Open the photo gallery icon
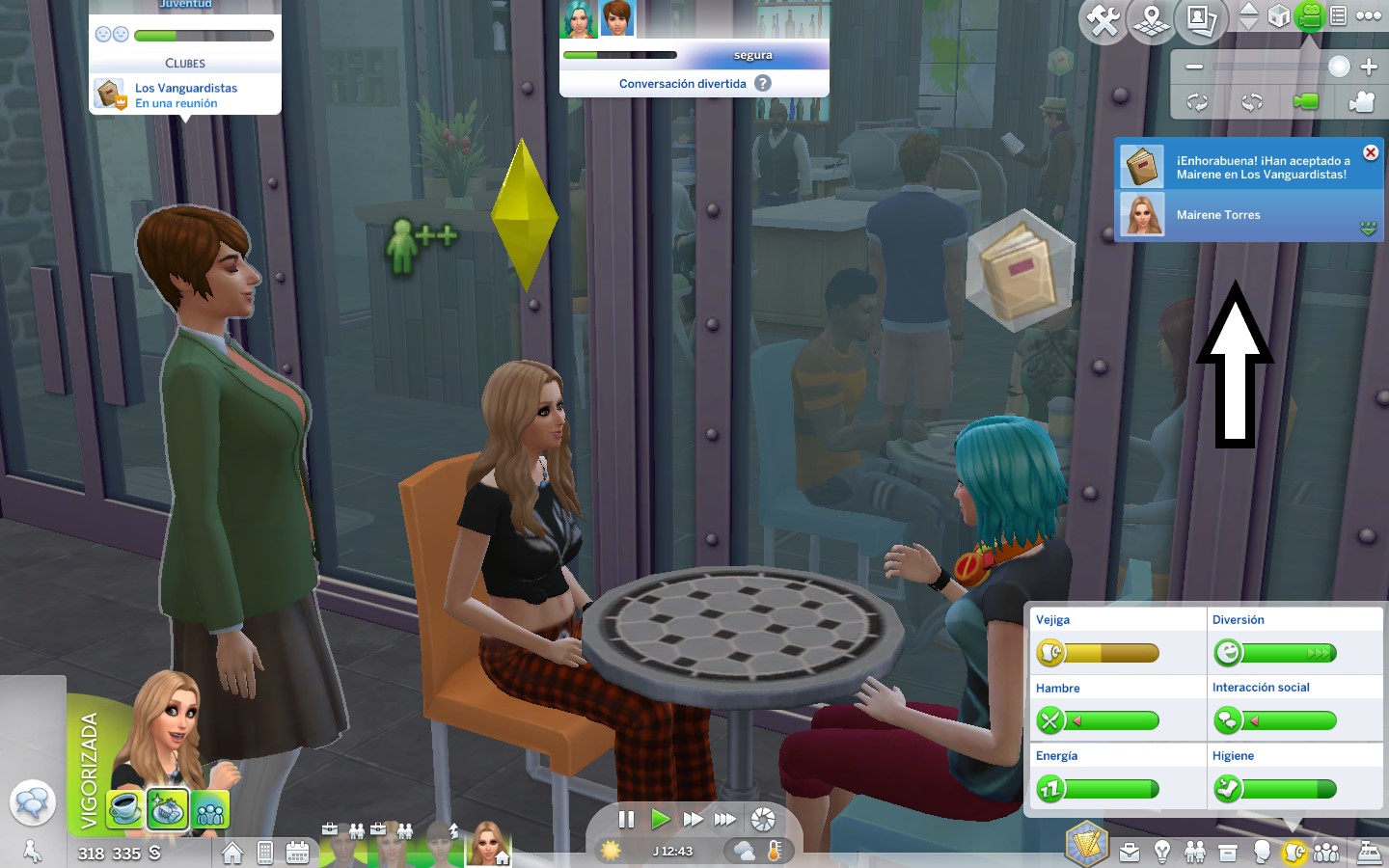This screenshot has height=868, width=1389. click(1201, 19)
